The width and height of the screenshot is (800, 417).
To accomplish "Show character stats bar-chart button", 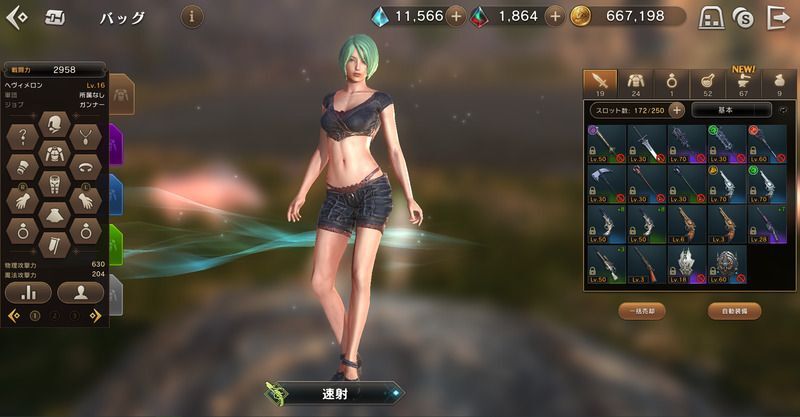I will pos(28,293).
